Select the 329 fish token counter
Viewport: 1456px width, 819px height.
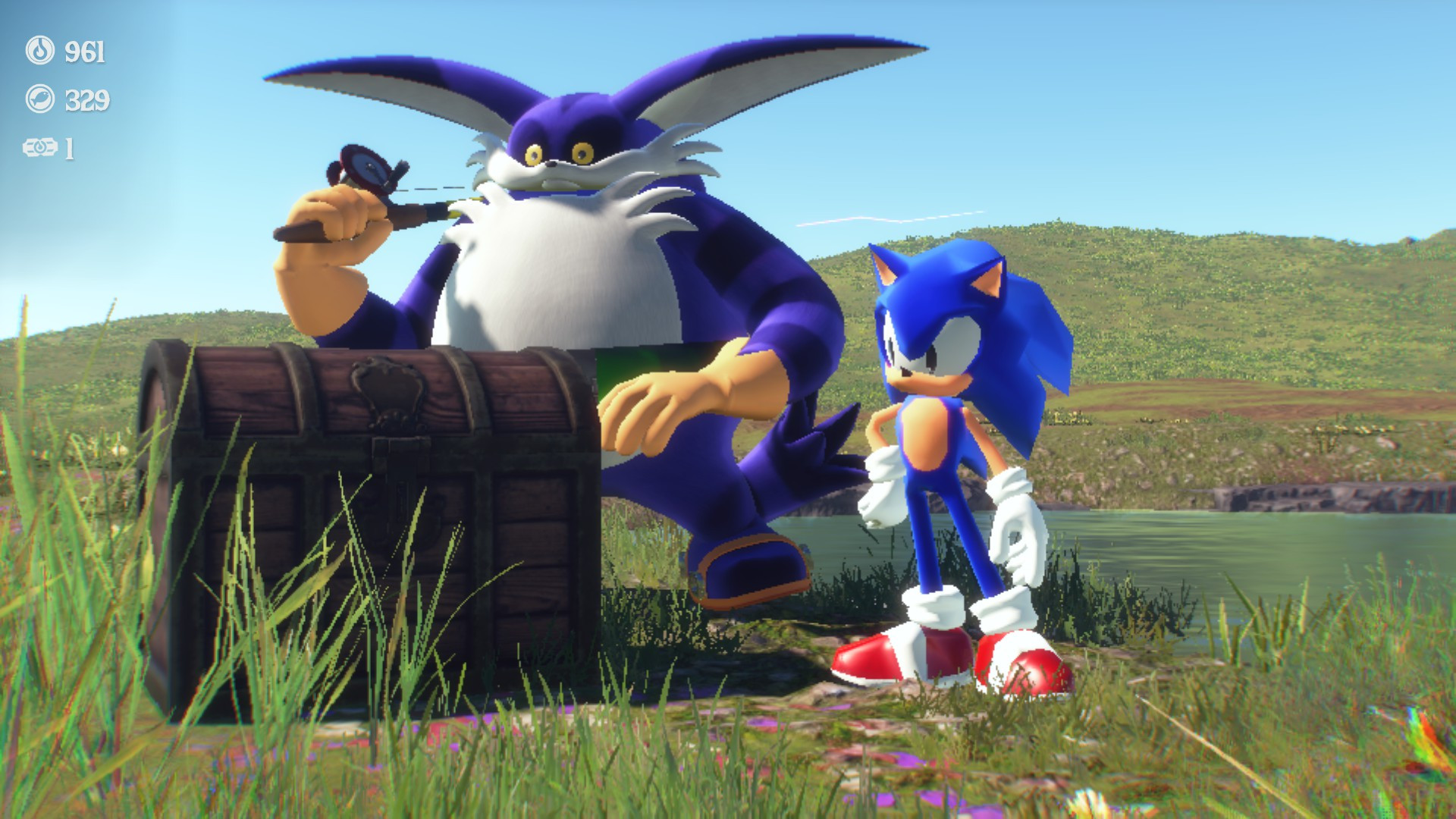88,98
